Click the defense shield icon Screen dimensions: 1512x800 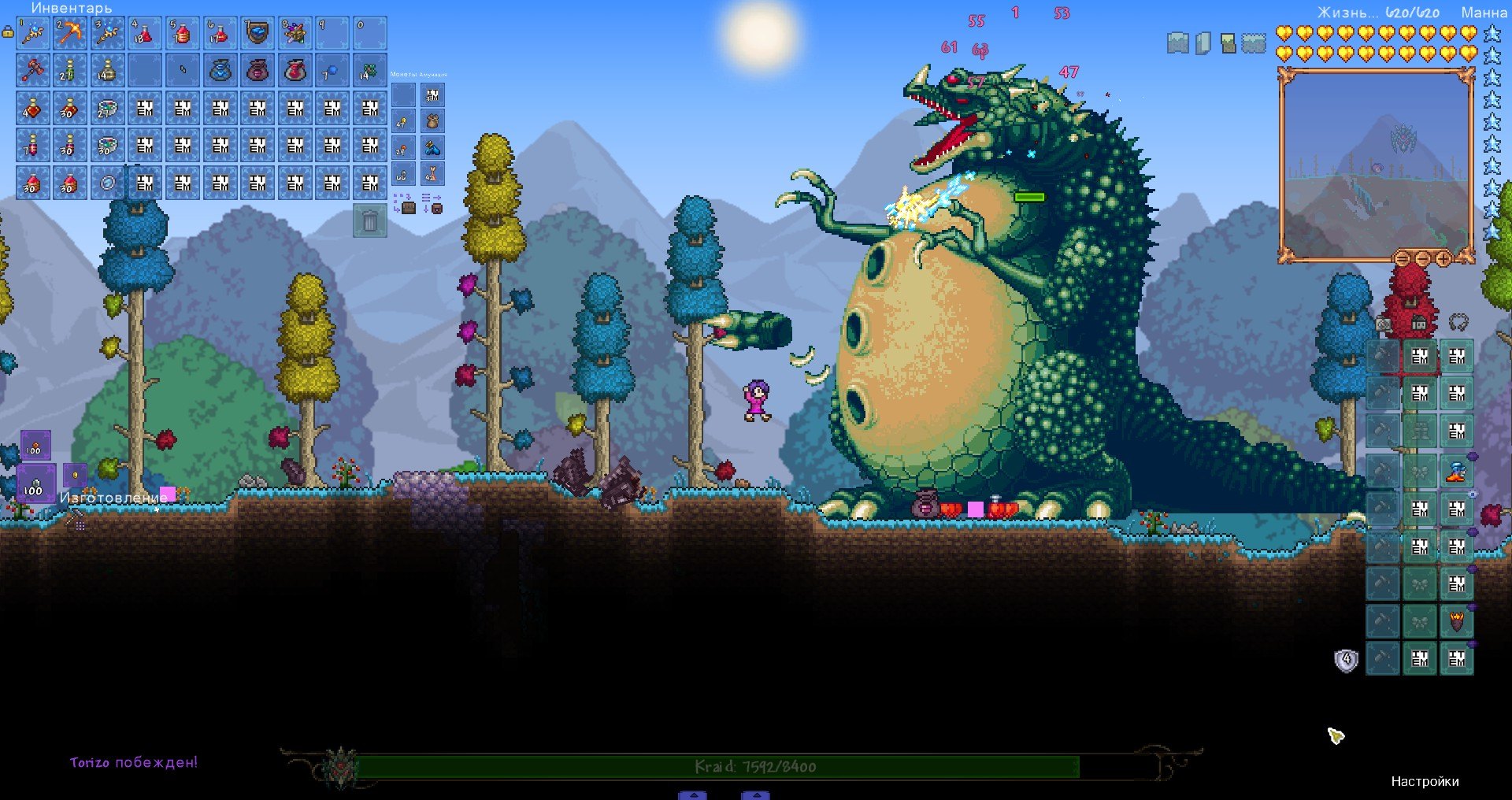(1347, 660)
